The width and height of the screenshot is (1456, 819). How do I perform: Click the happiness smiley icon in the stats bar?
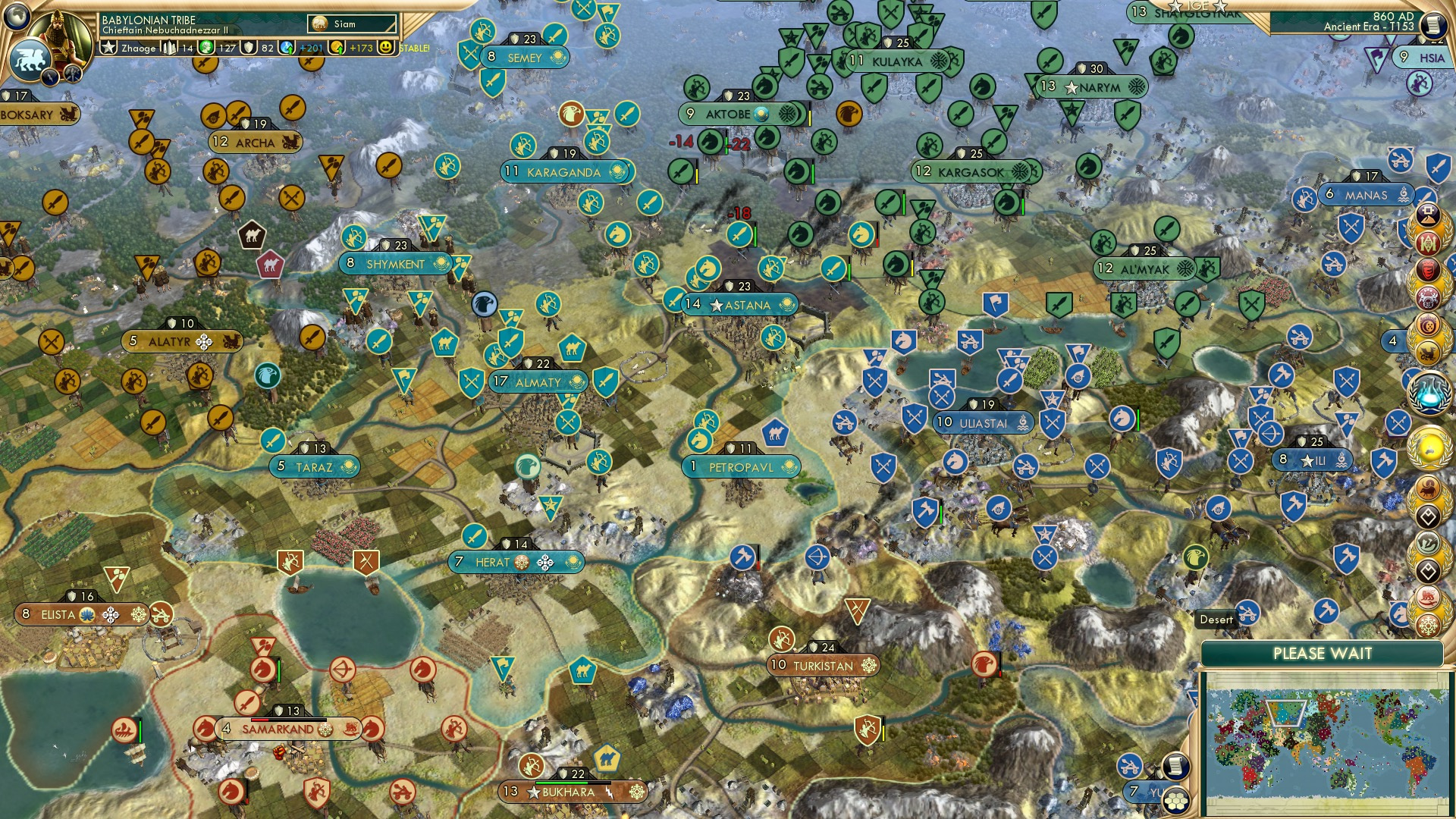[387, 47]
